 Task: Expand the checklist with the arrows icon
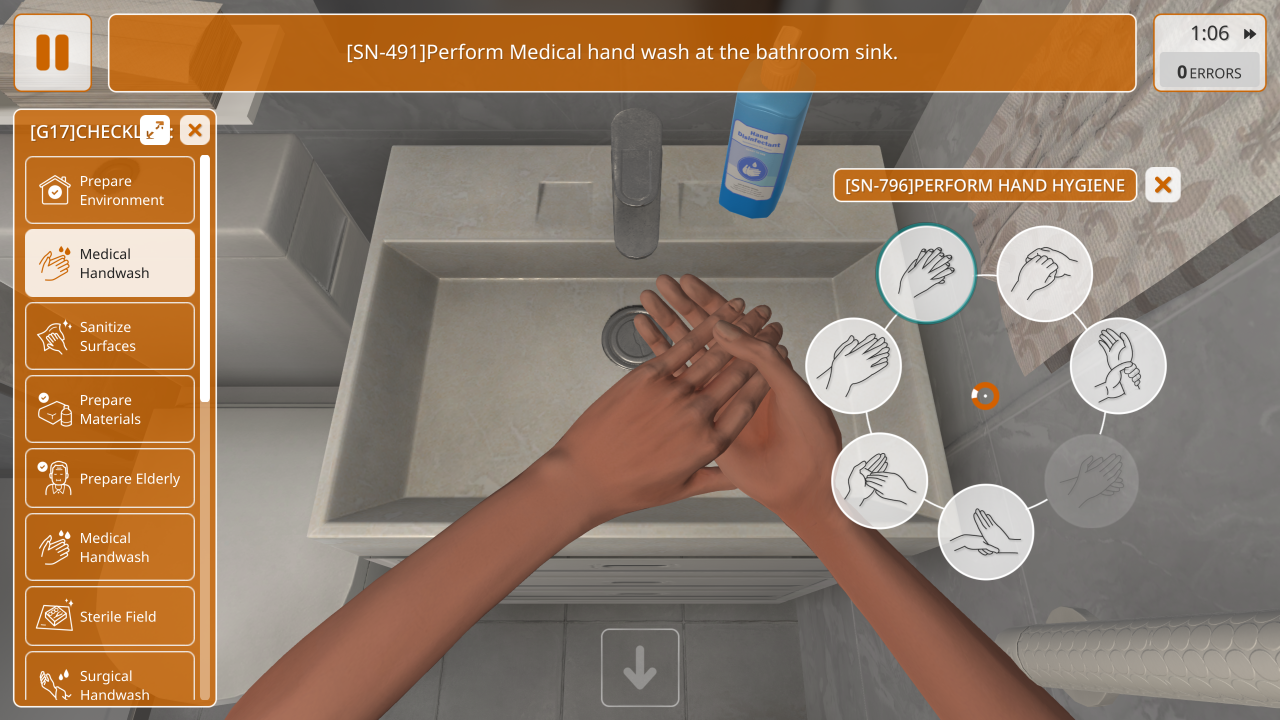click(x=155, y=130)
